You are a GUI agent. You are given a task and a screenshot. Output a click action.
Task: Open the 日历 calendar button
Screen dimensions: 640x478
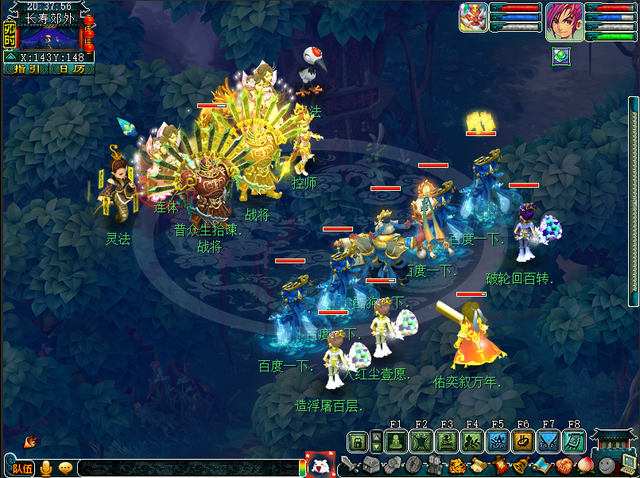[70, 69]
